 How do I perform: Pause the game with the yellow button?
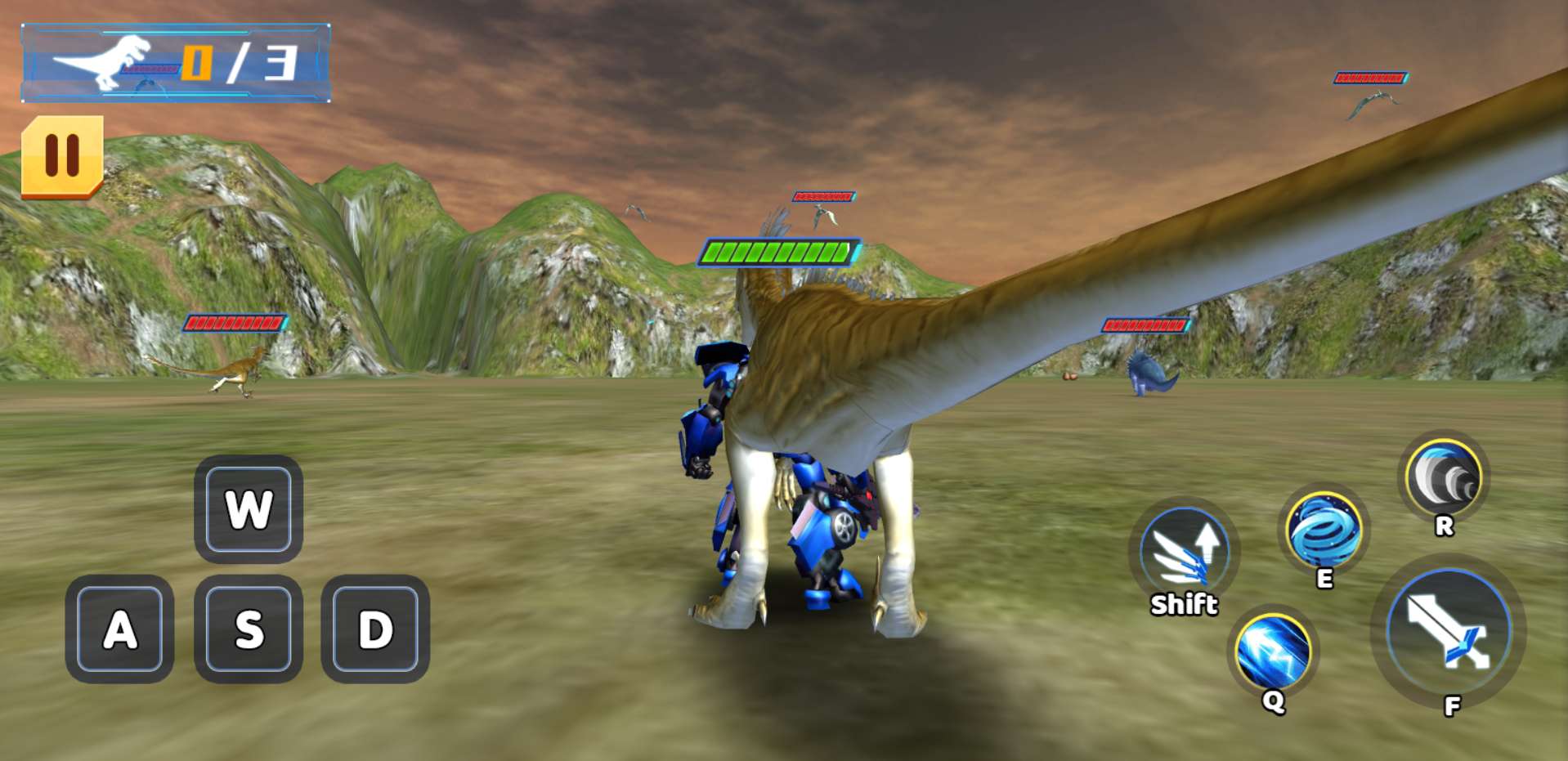pos(62,155)
